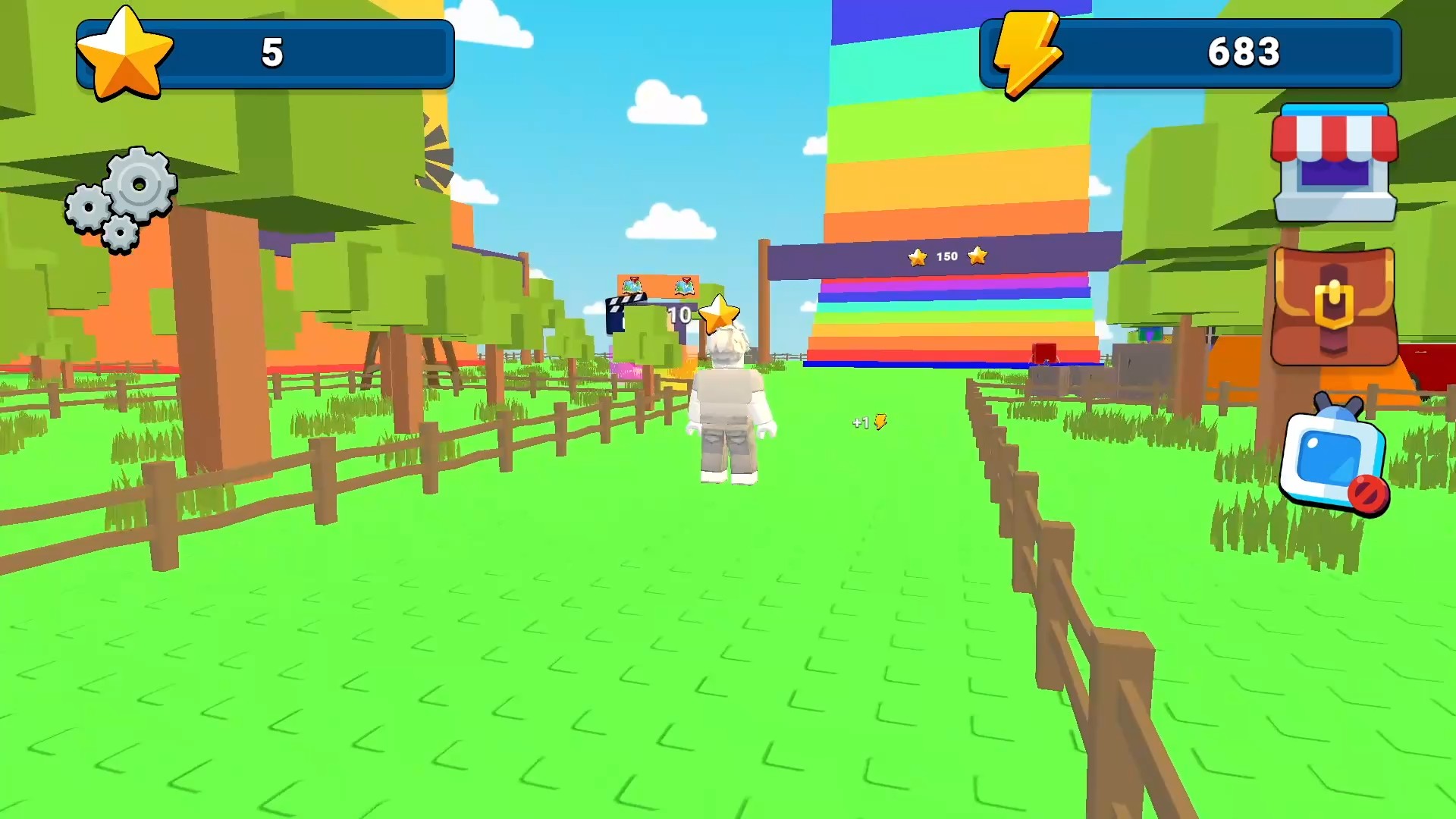Tap the right map badge on the orange banner
Image resolution: width=1456 pixels, height=819 pixels.
point(684,287)
